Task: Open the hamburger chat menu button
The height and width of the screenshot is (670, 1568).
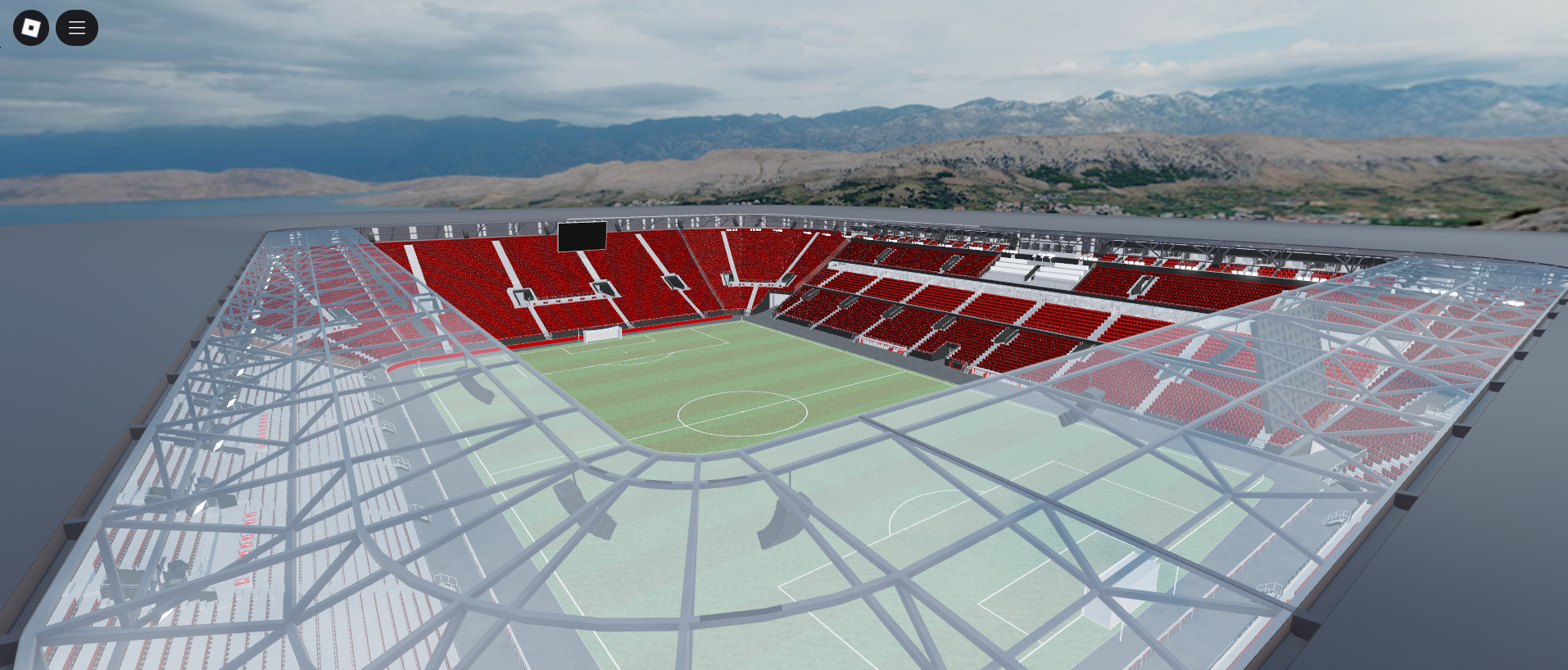Action: (x=77, y=28)
